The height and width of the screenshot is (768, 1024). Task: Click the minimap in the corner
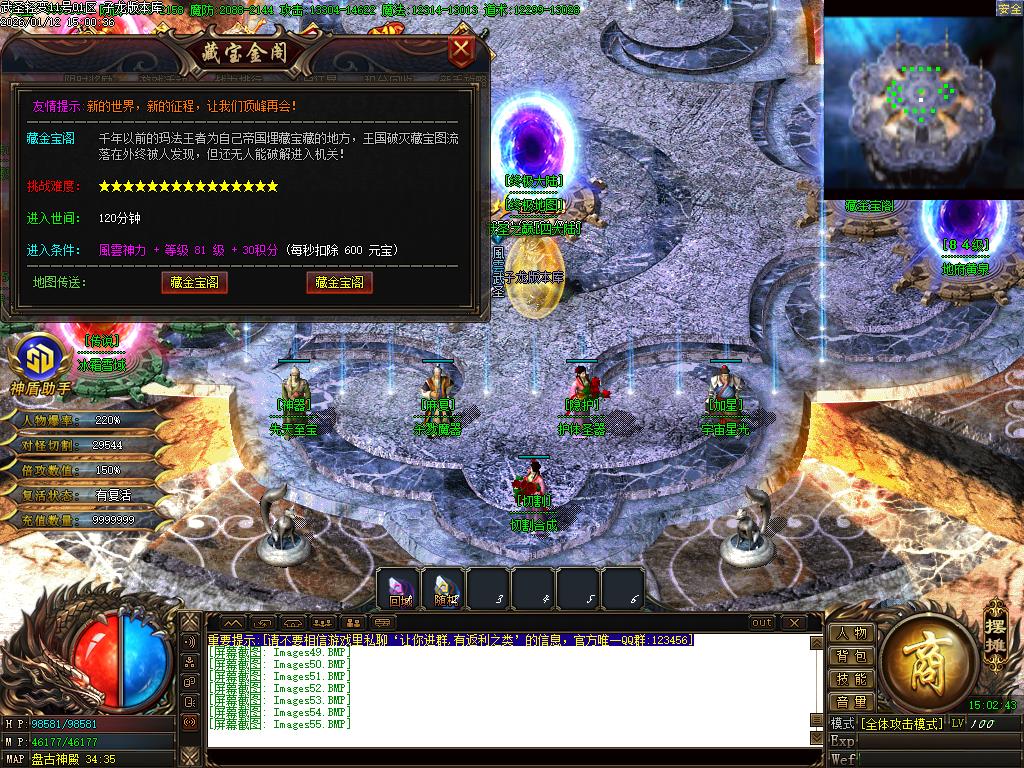tap(922, 100)
